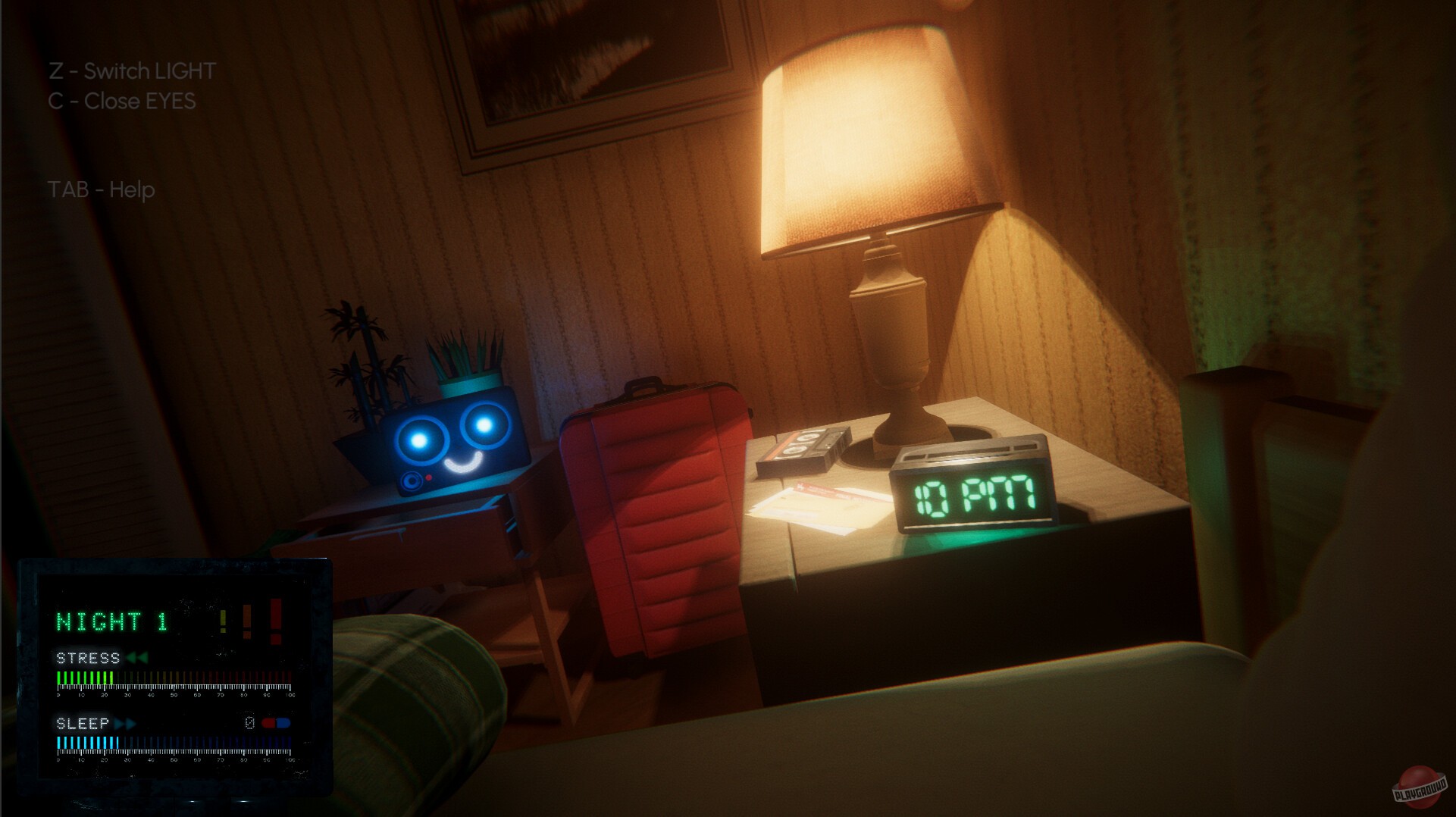Toggle the STRESS rewind arrows indicator
Viewport: 1456px width, 817px height.
pyautogui.click(x=137, y=656)
